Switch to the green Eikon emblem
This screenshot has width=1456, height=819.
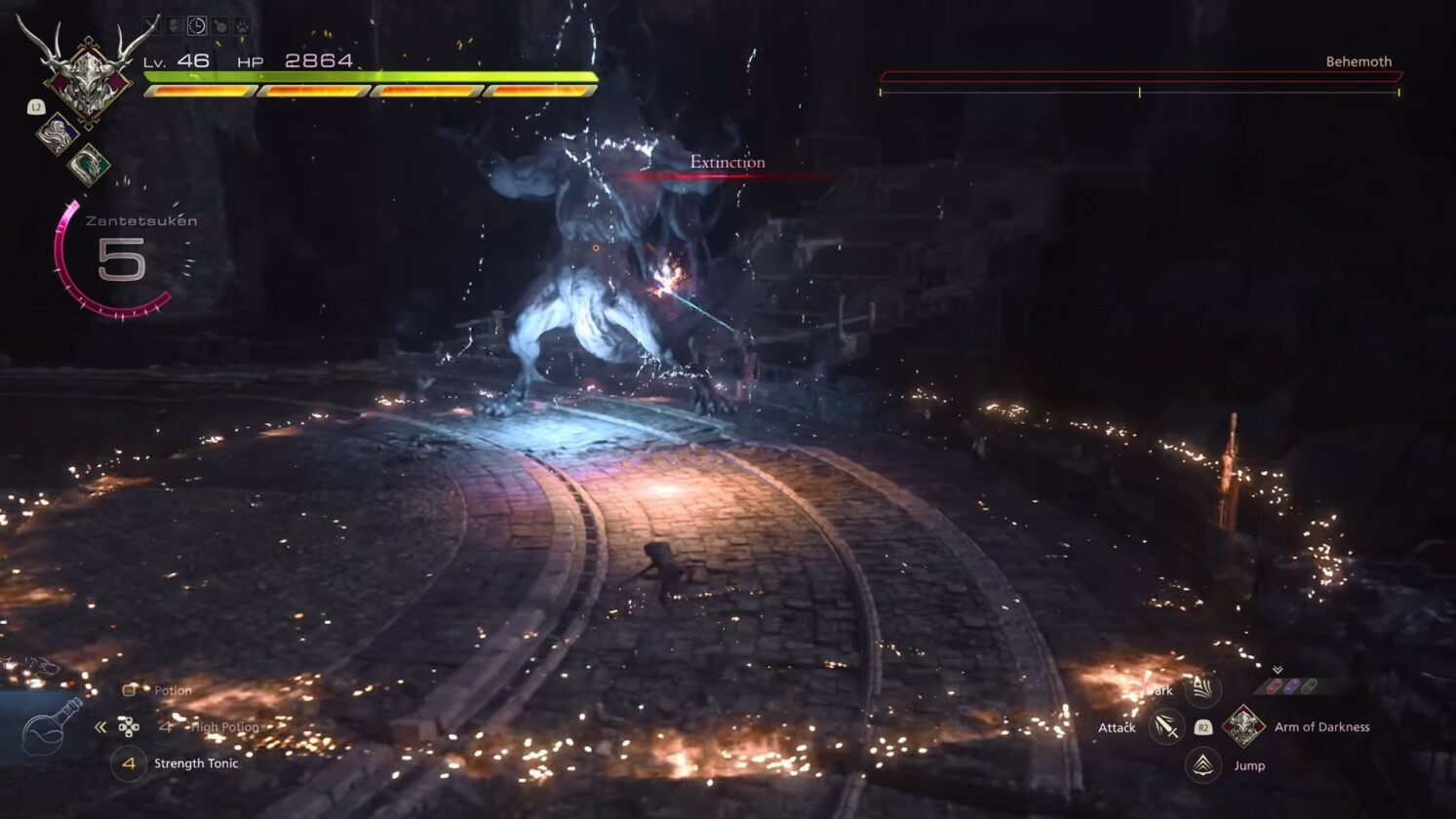(x=89, y=164)
